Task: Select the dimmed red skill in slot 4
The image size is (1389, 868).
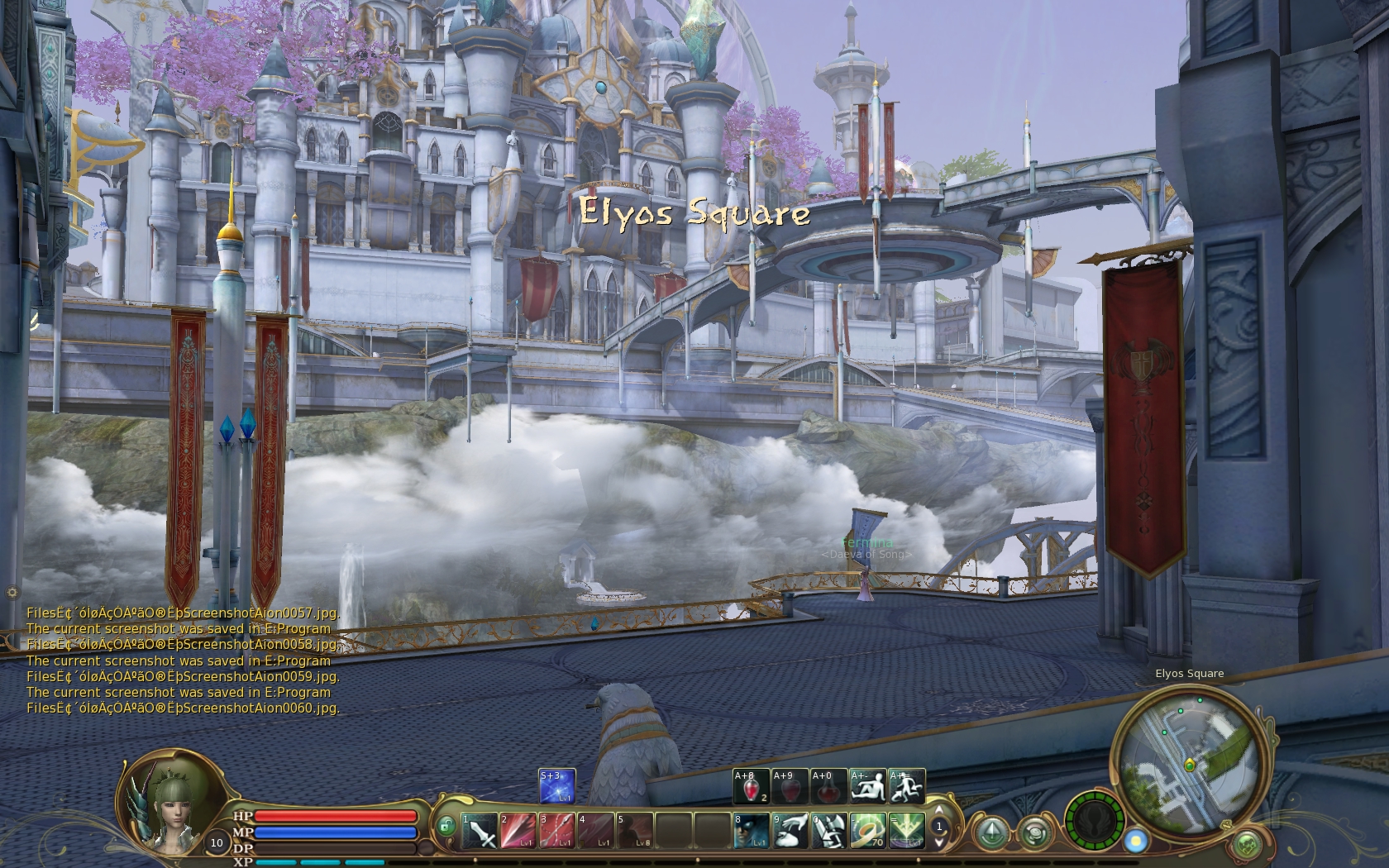Action: pyautogui.click(x=595, y=830)
